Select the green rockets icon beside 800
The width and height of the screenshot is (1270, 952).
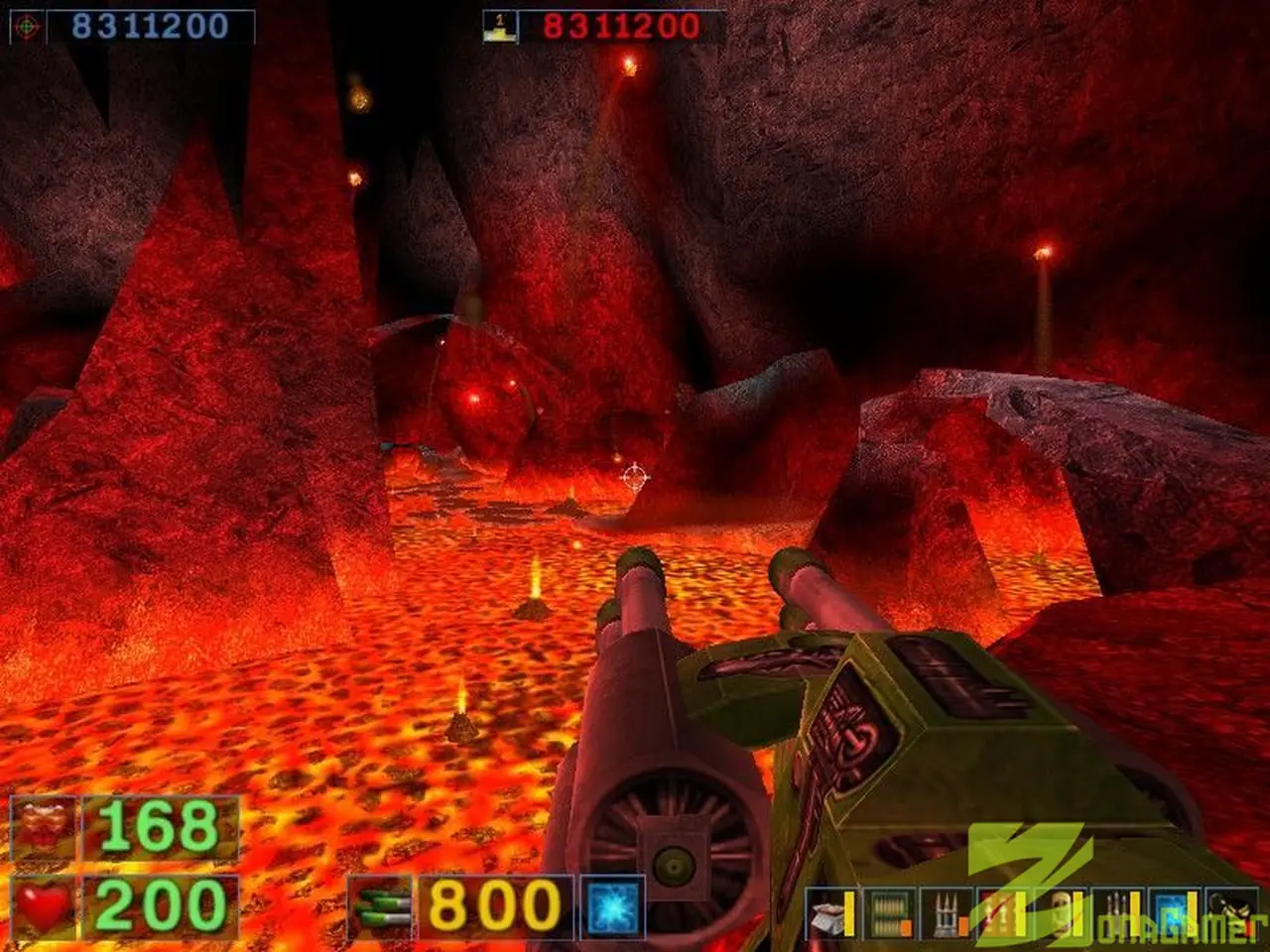point(382,906)
